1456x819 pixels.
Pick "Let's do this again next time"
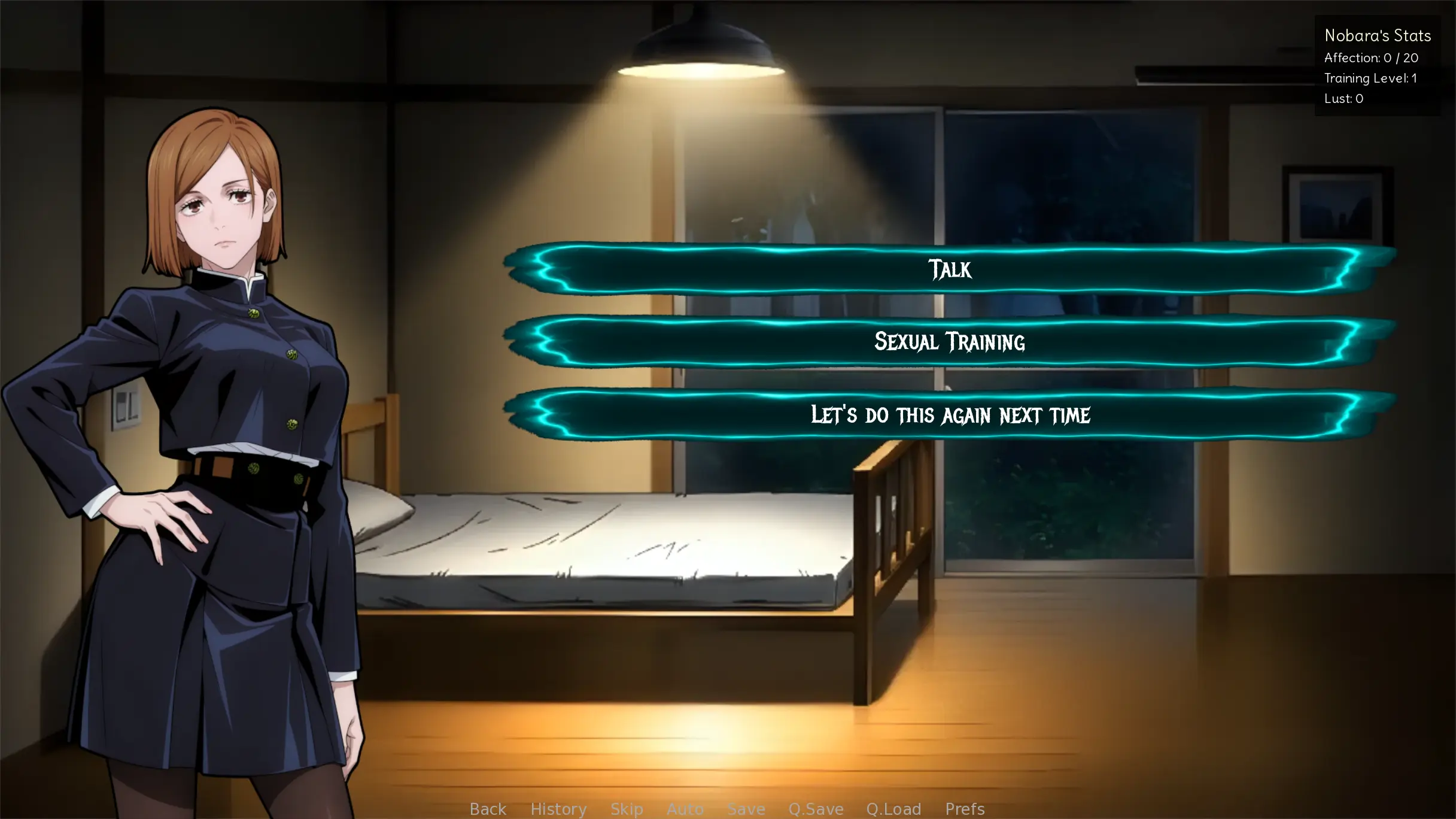[950, 415]
